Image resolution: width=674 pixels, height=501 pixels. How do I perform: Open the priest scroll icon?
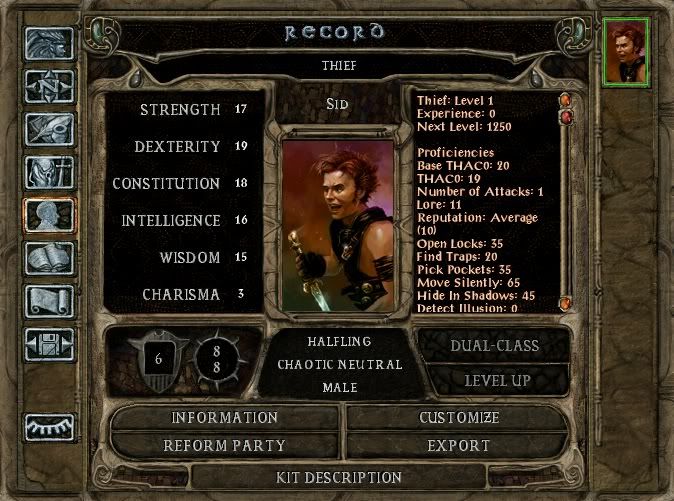coord(50,301)
